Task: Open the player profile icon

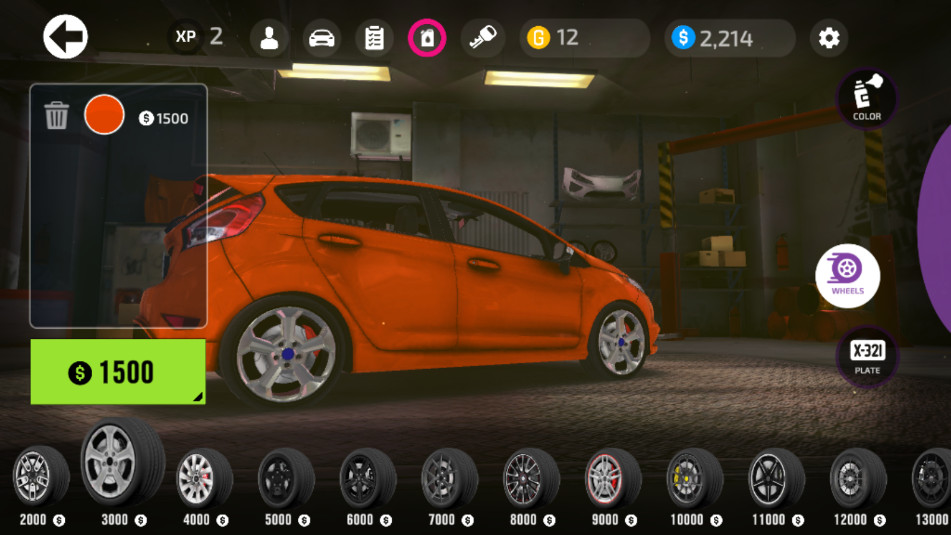Action: click(269, 38)
